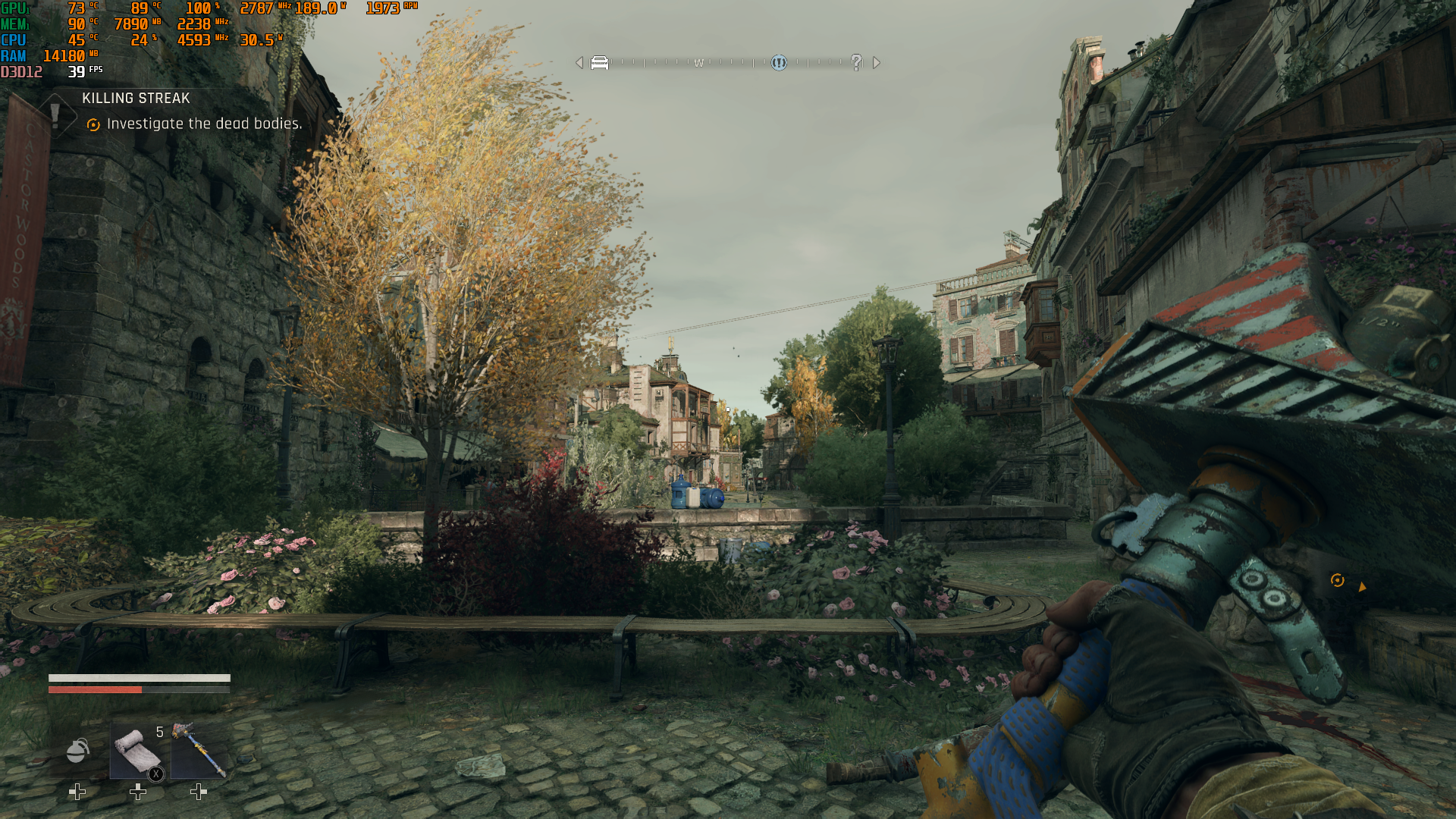Select the hammer weapon slot
This screenshot has width=1456, height=819.
[x=199, y=751]
